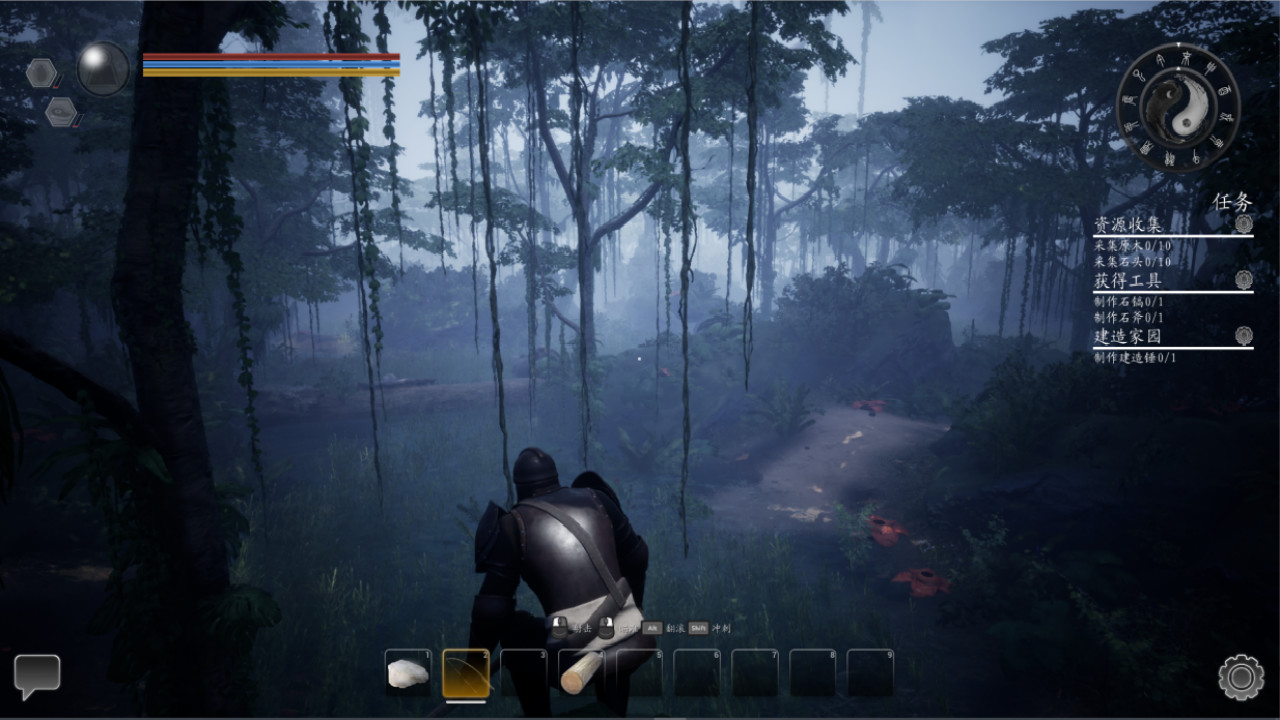The width and height of the screenshot is (1280, 720).
Task: Toggle the 建造家园 quest flower emblem
Action: [x=1243, y=336]
